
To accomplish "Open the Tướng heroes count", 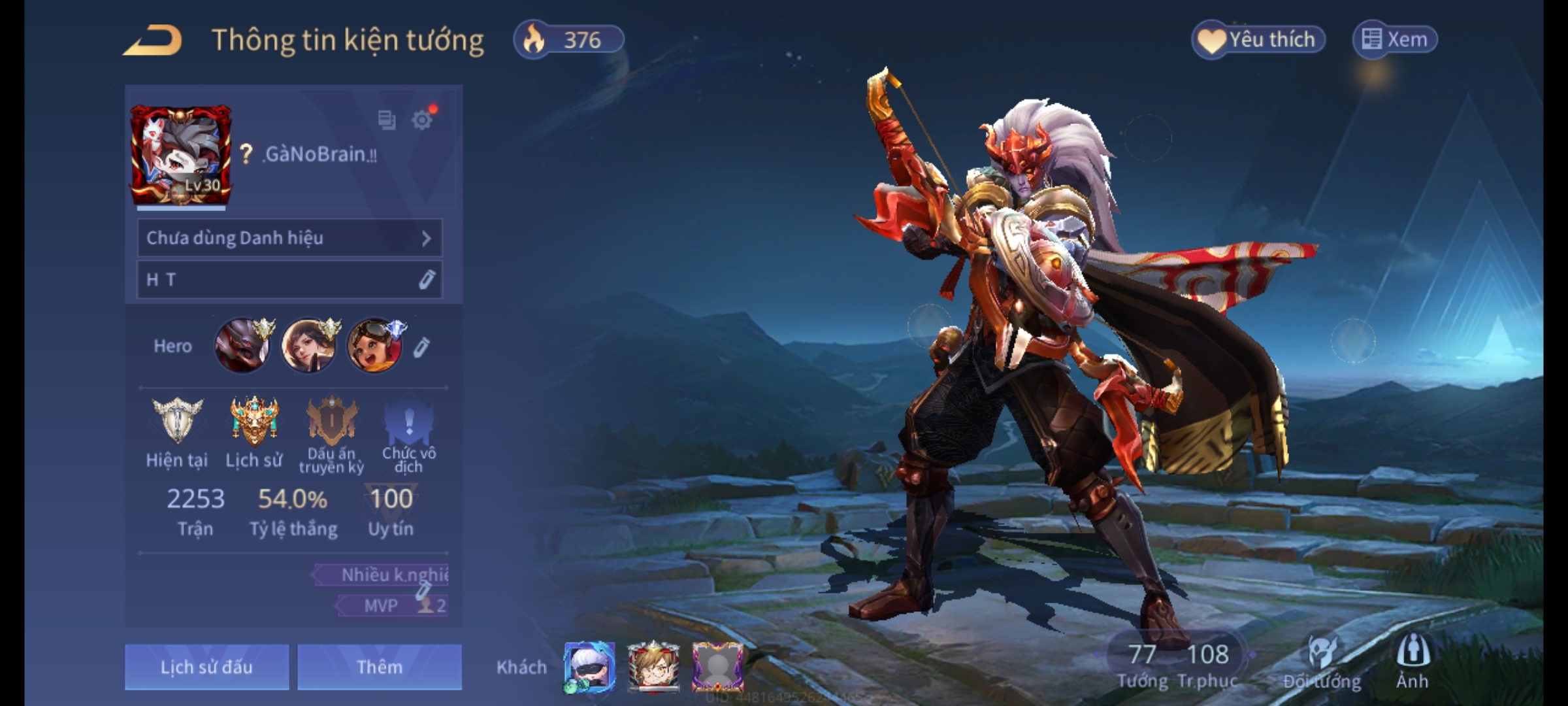I will coord(1142,665).
